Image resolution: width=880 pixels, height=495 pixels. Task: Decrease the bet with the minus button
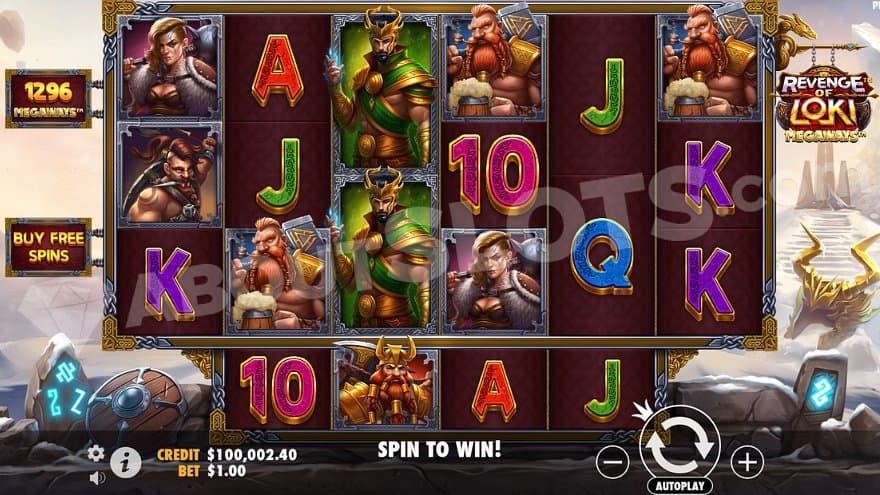(612, 461)
